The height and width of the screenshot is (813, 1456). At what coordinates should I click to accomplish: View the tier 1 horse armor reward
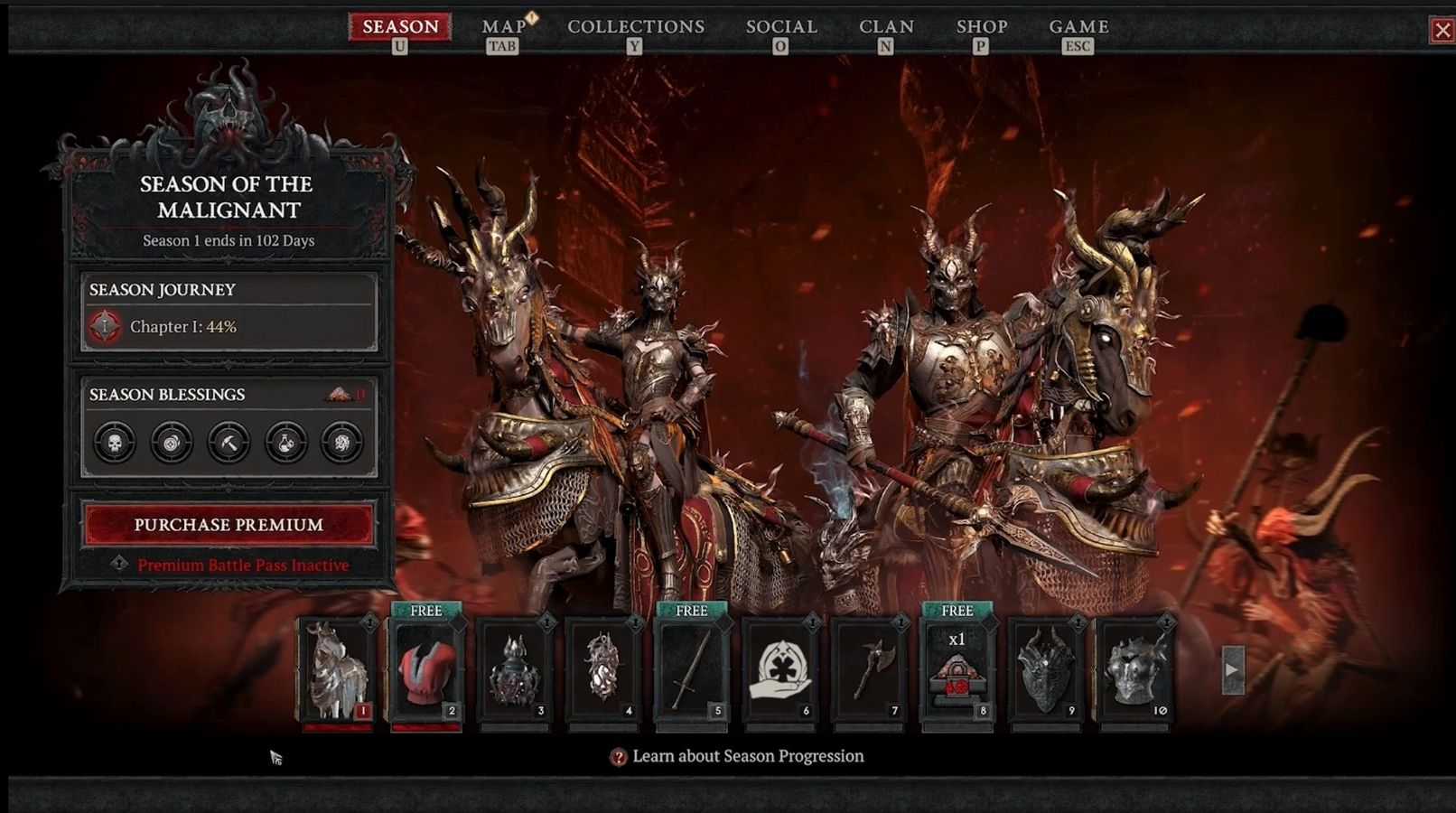[x=337, y=670]
